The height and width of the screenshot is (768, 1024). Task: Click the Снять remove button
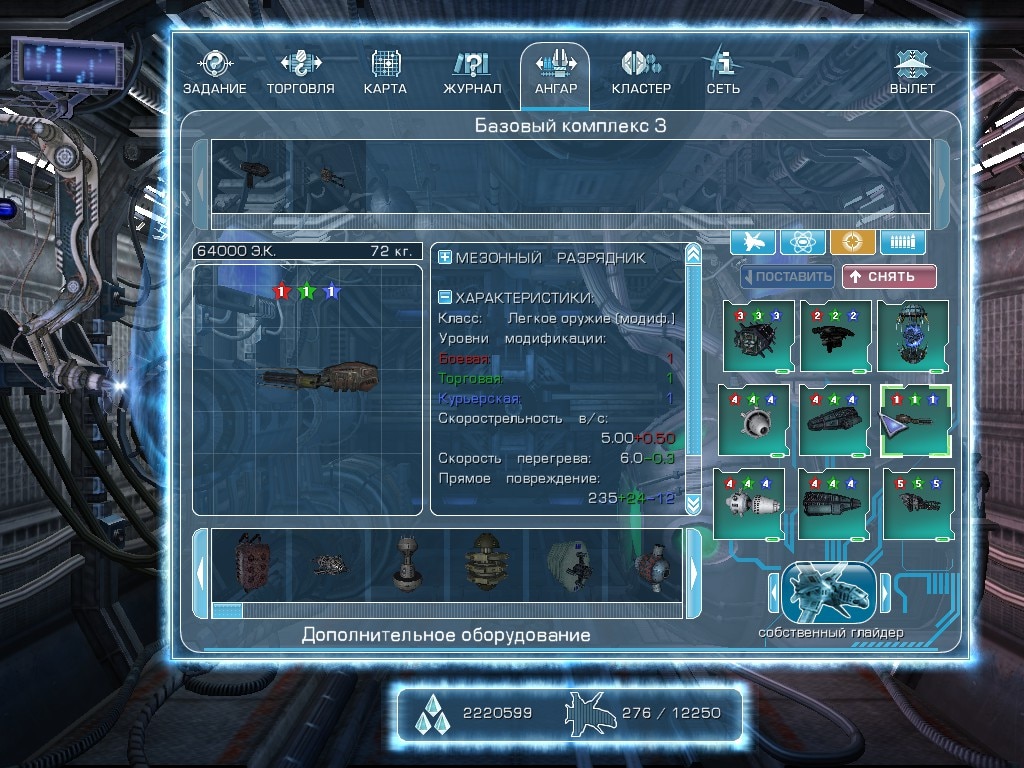tap(889, 277)
